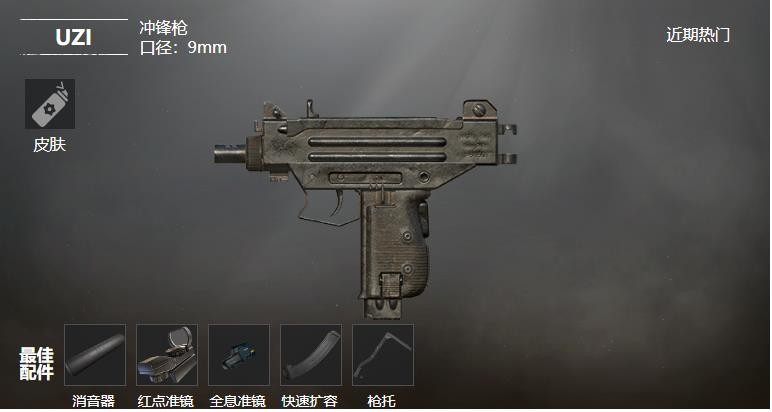The image size is (772, 412).
Task: Choose the 红点准镜 red dot sight
Action: (x=167, y=355)
